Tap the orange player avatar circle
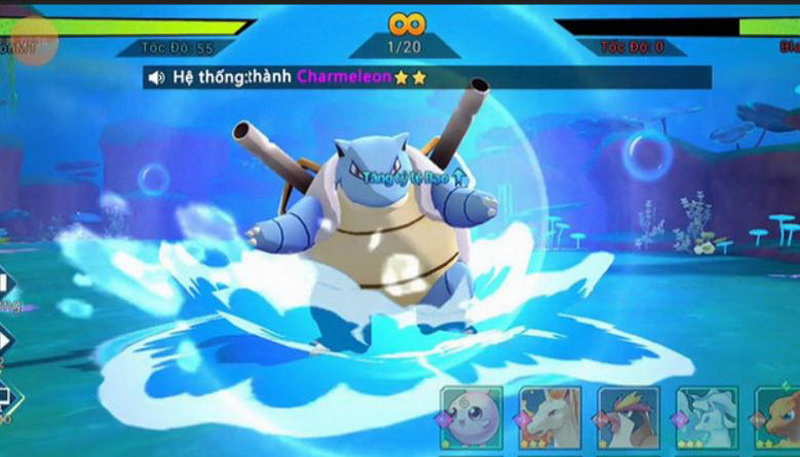The width and height of the screenshot is (800, 457). tap(35, 38)
